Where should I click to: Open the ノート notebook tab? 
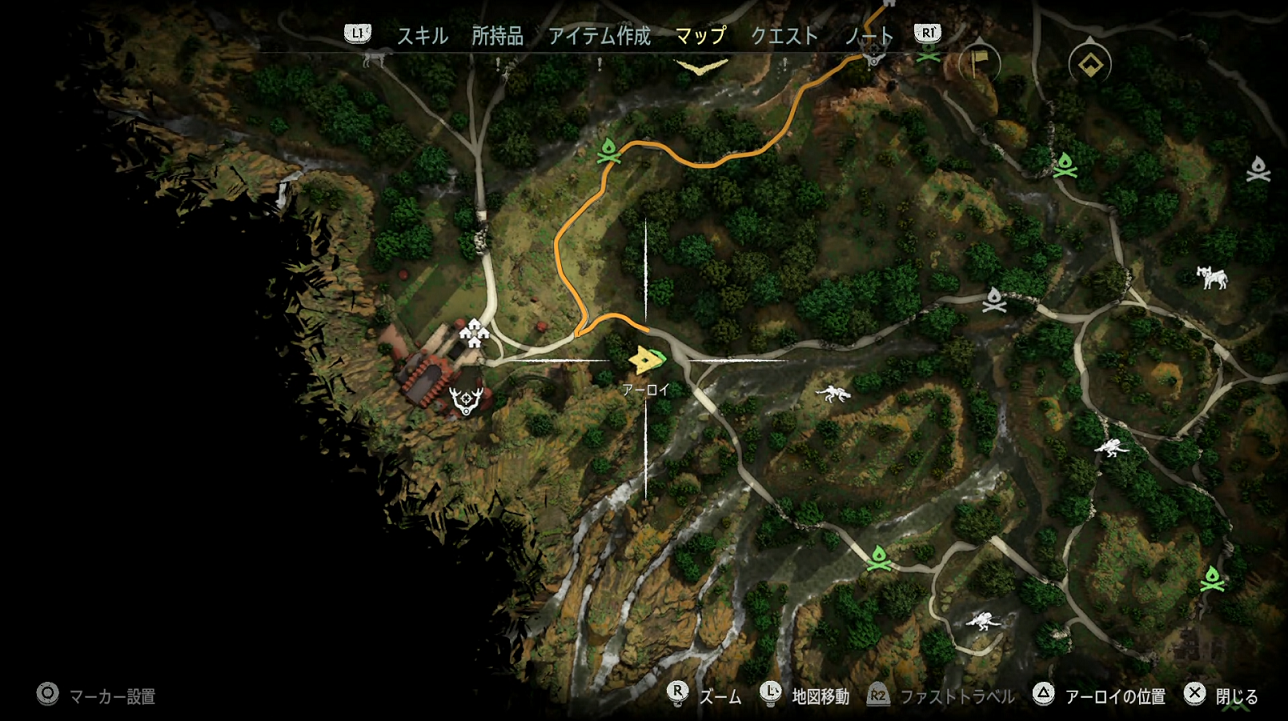point(868,36)
